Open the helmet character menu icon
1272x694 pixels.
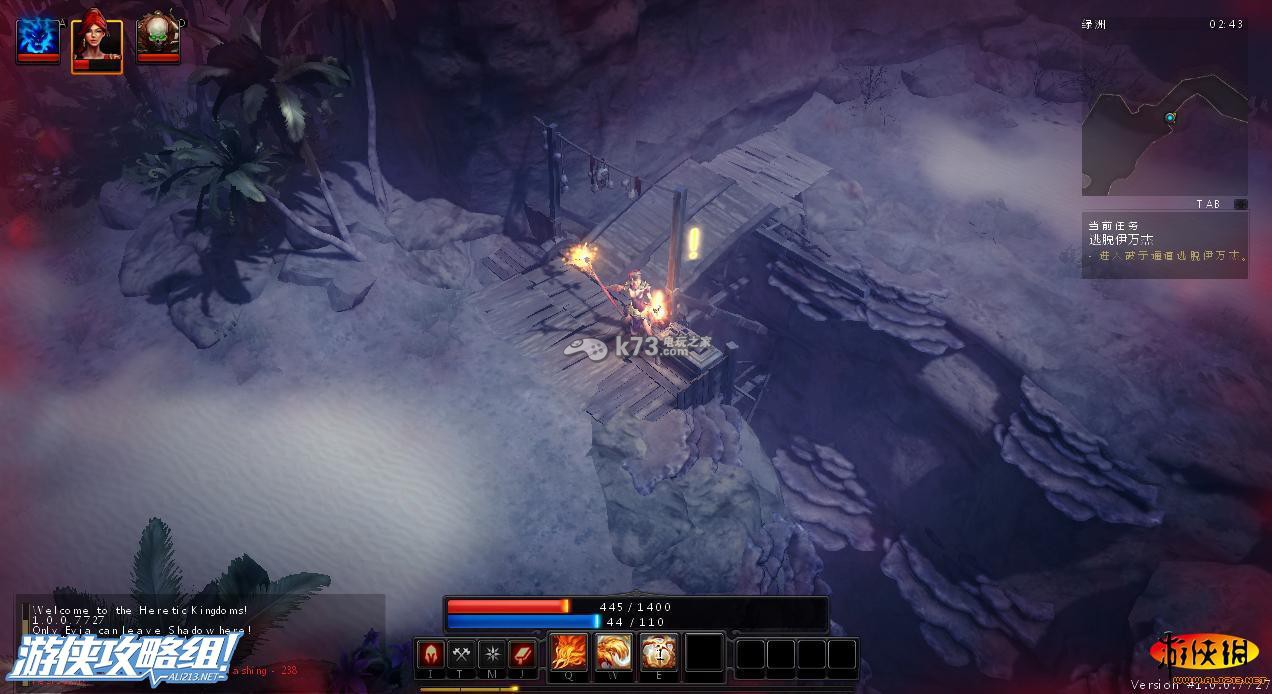click(431, 654)
